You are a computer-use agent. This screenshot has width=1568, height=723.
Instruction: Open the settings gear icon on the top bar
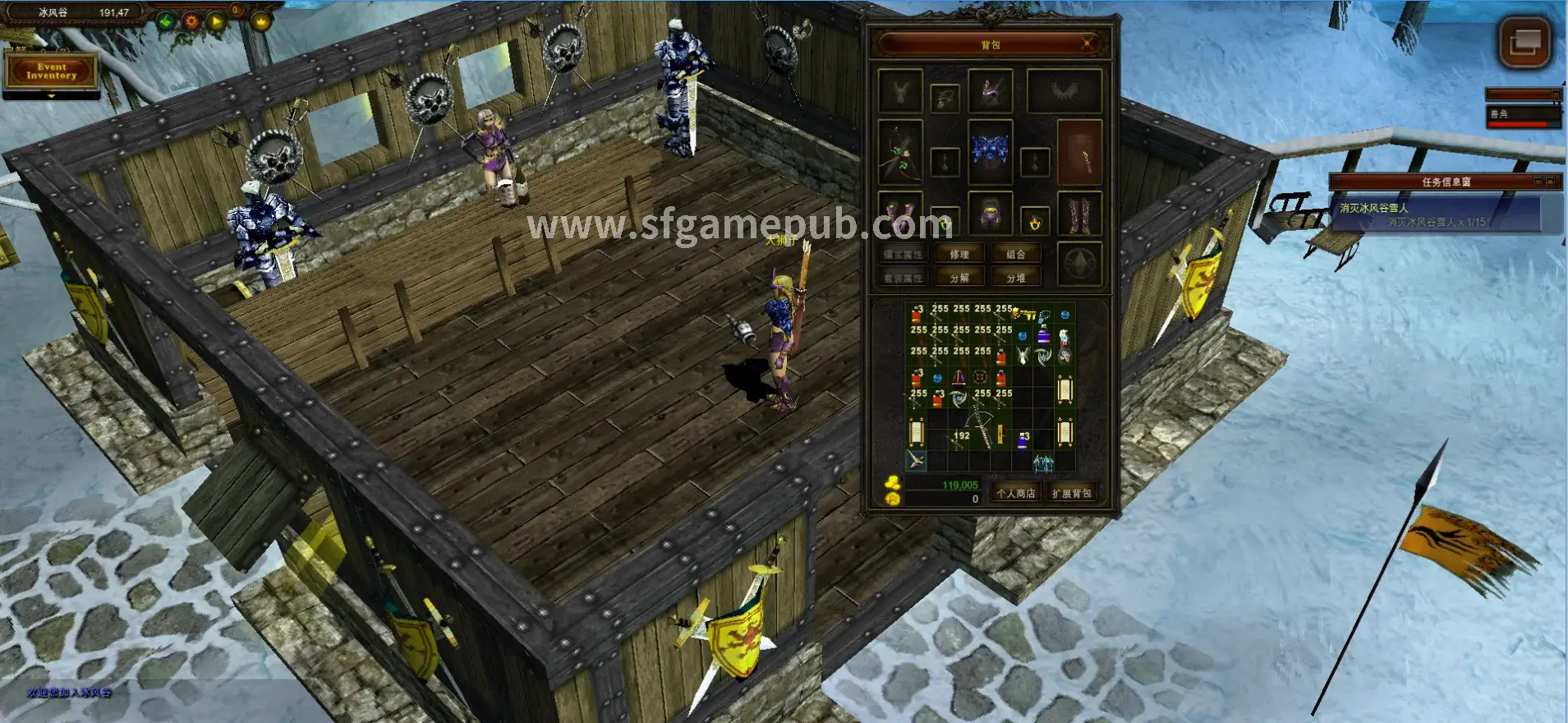pyautogui.click(x=191, y=21)
